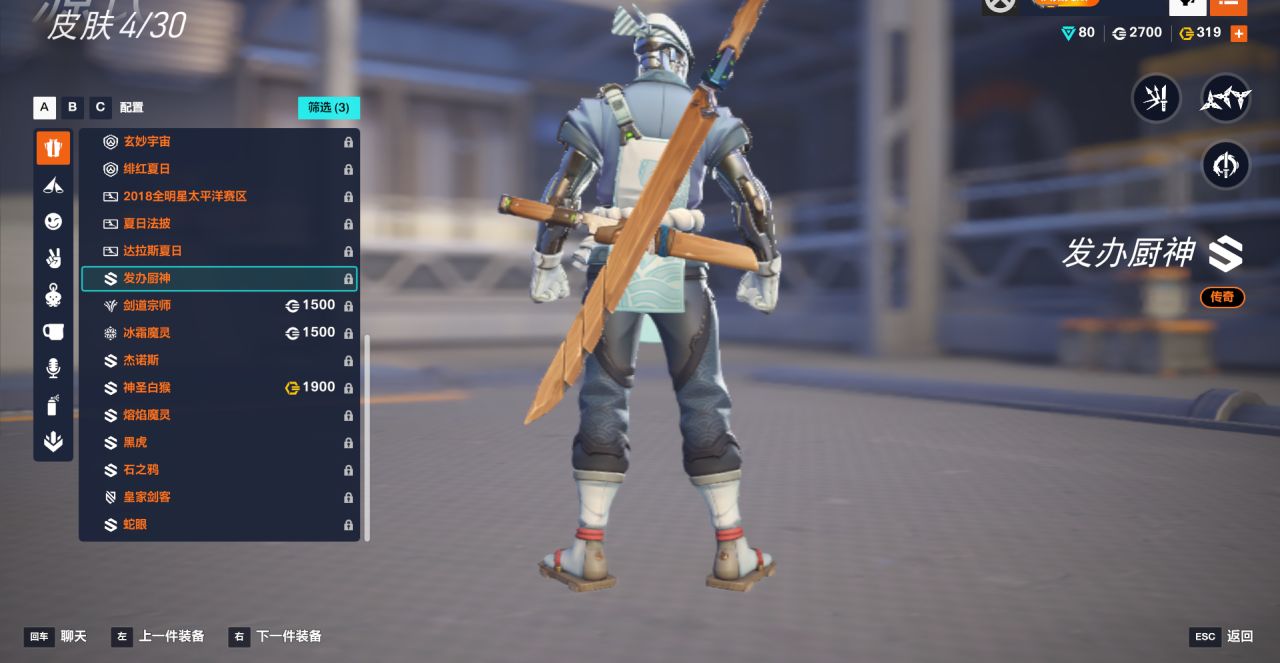Screen dimensions: 1280x663
Task: Select the 夏日法披 skin row
Action: (218, 223)
